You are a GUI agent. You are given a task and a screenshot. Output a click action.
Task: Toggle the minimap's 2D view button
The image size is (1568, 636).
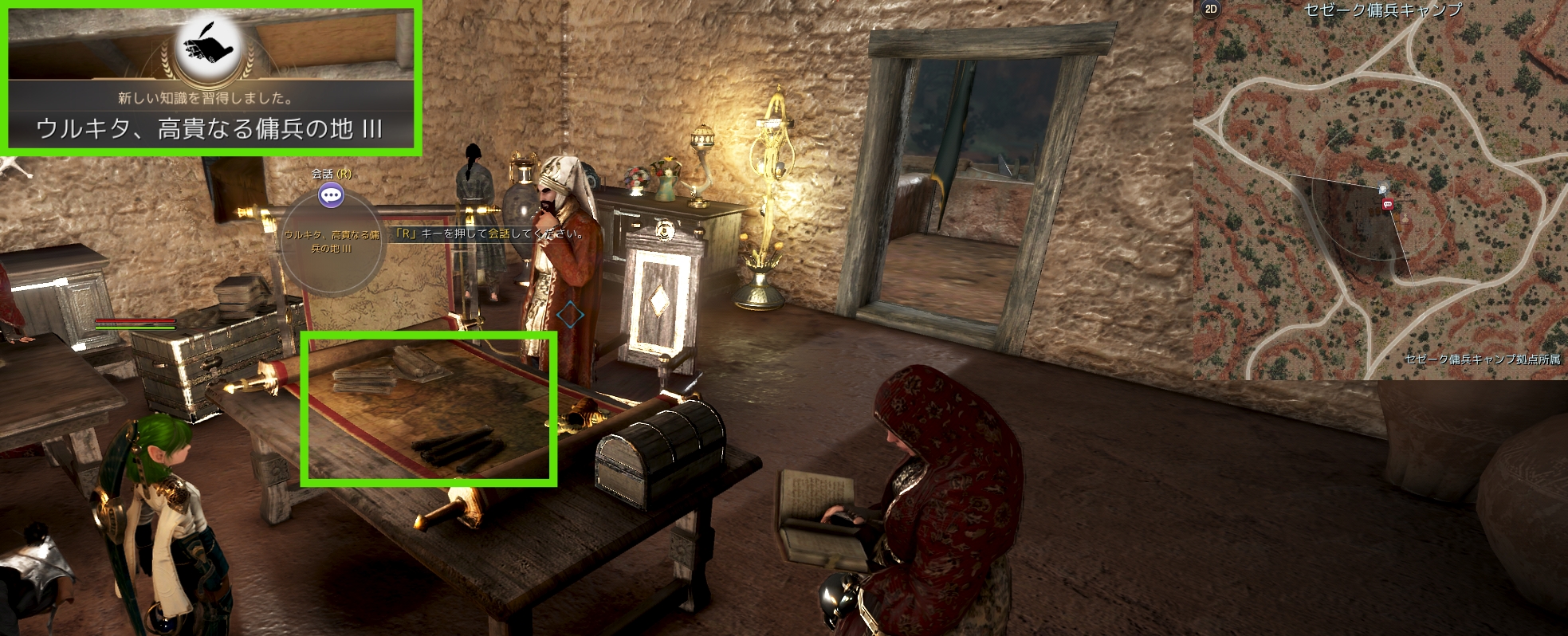point(1211,10)
